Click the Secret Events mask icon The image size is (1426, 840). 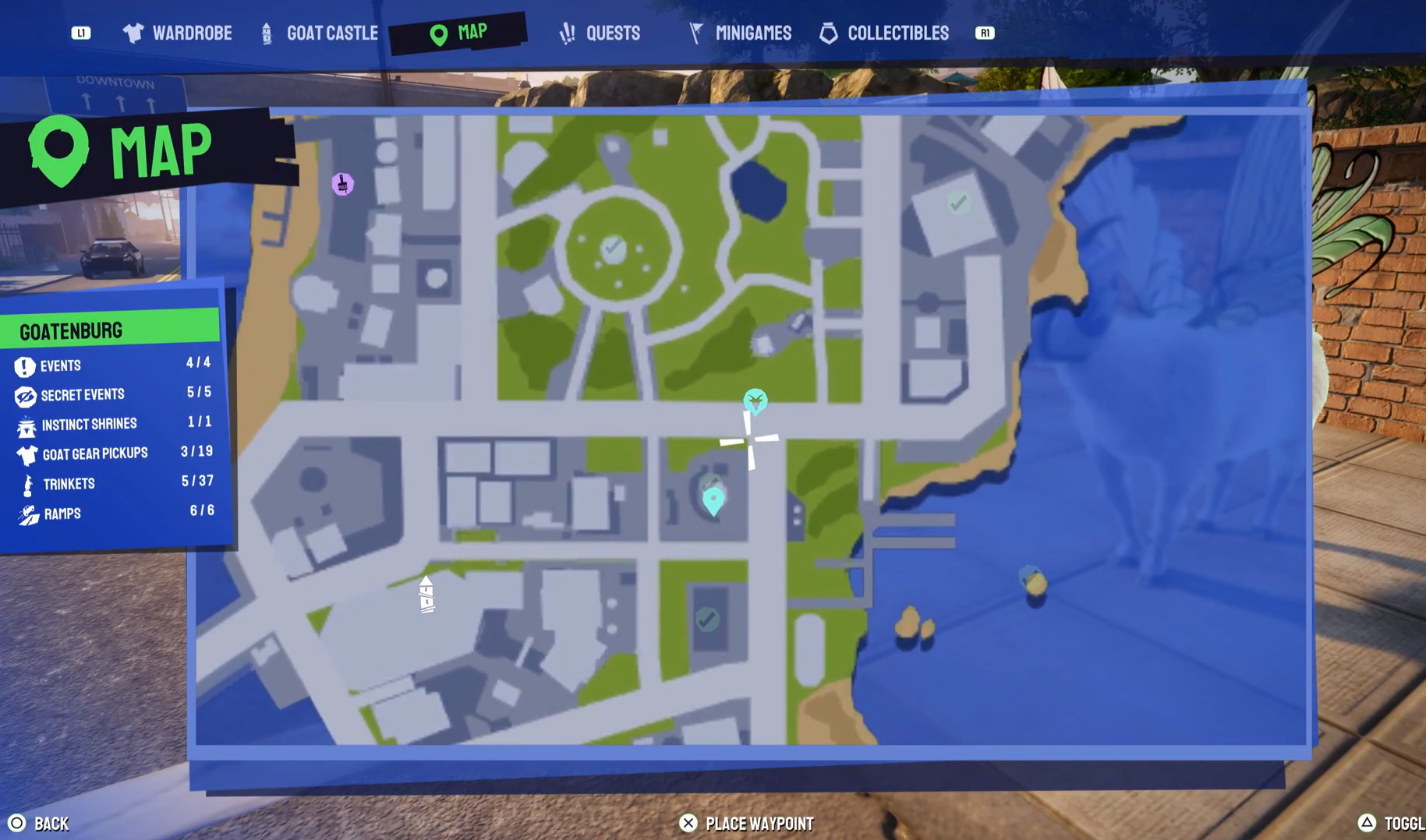pos(25,394)
